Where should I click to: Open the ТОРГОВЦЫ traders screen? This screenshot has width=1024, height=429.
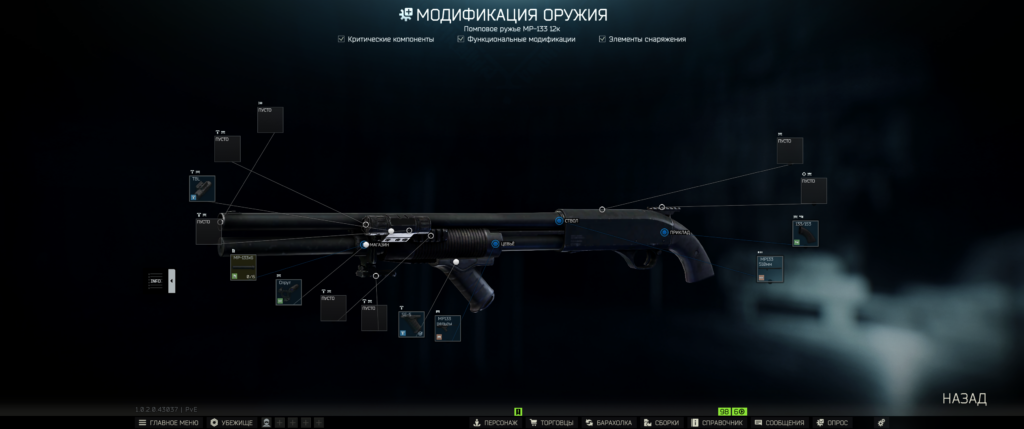(549, 423)
